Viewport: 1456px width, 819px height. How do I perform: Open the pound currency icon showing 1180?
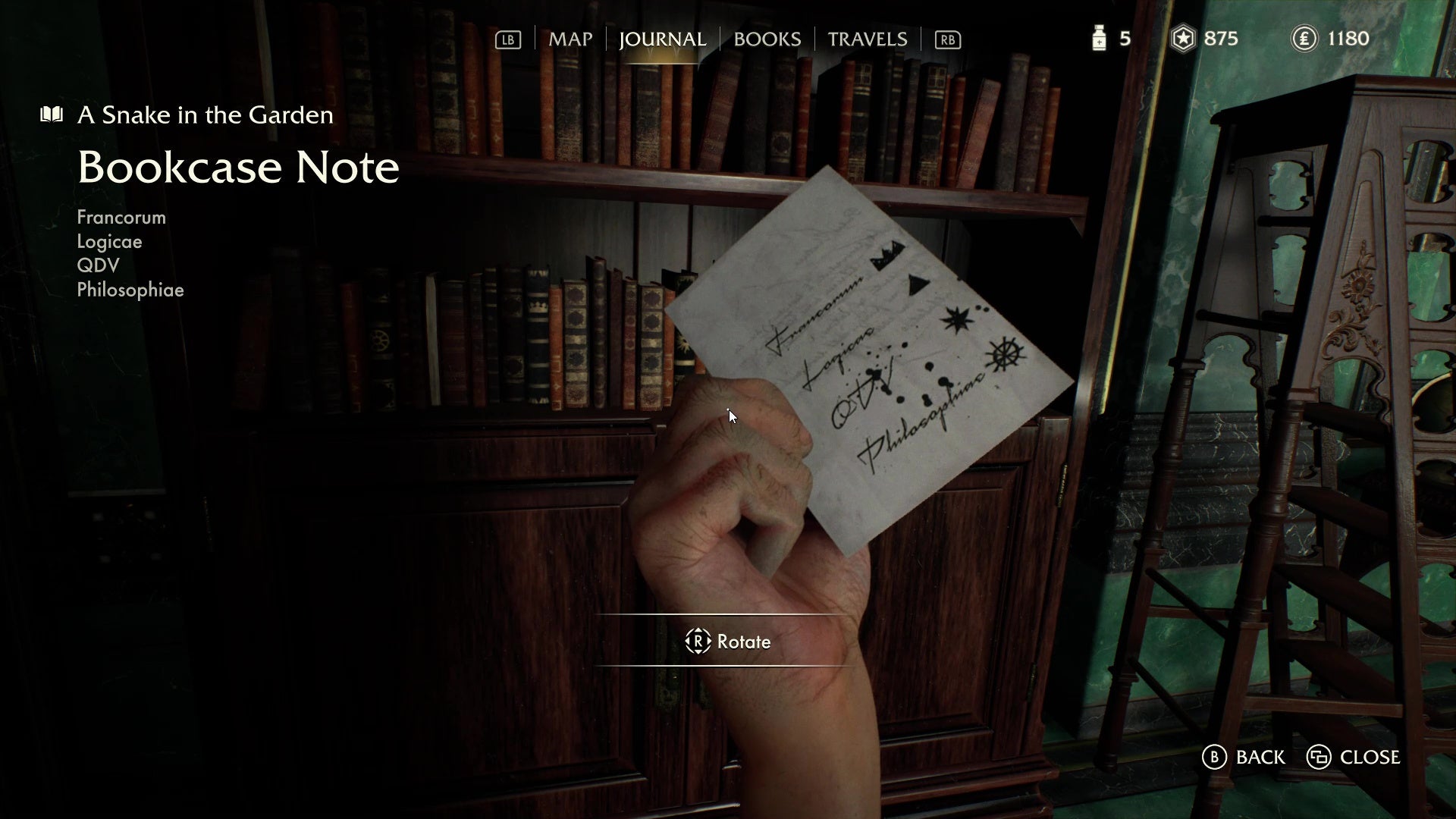(1304, 38)
